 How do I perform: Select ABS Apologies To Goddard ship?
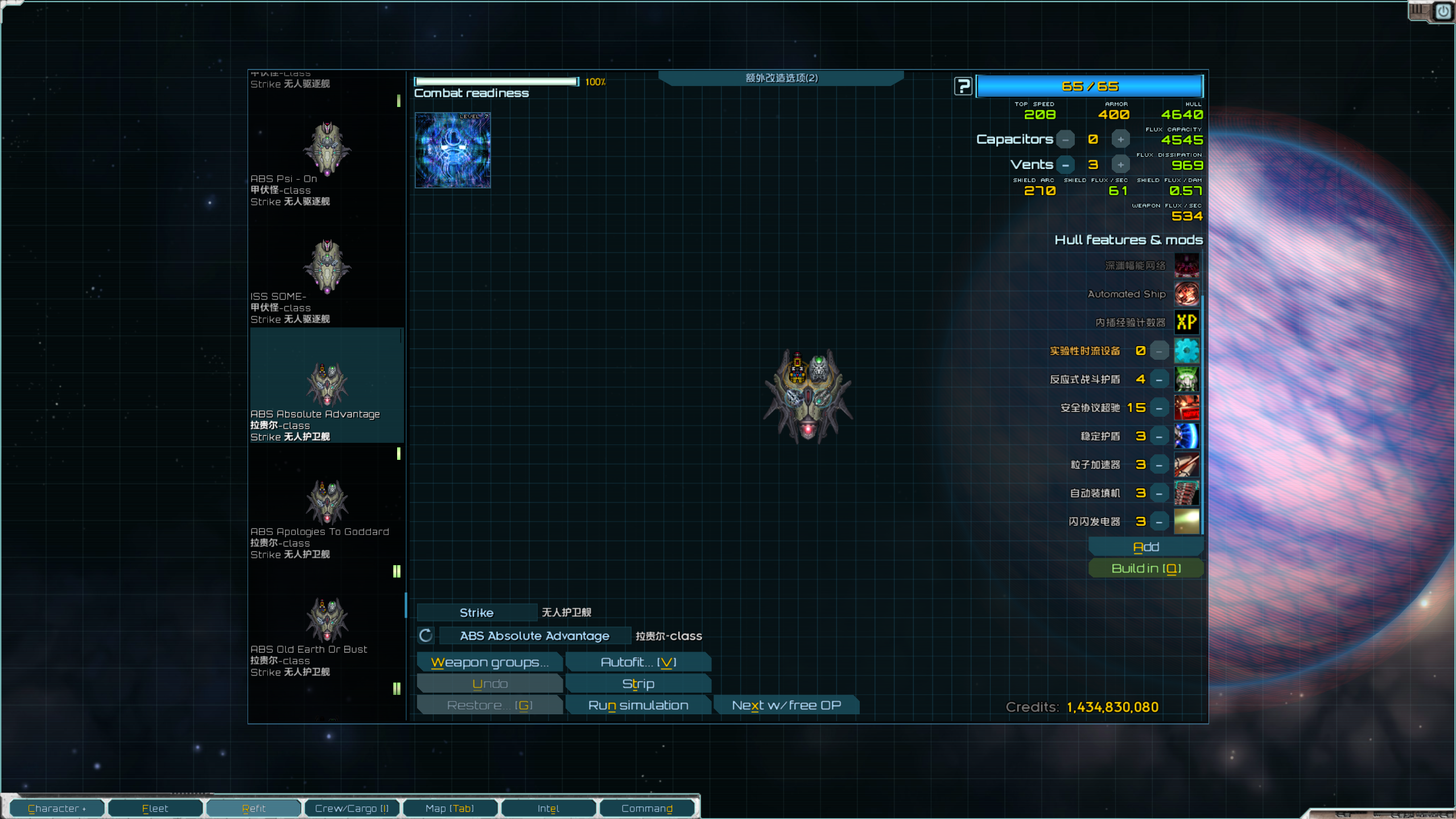pyautogui.click(x=326, y=512)
